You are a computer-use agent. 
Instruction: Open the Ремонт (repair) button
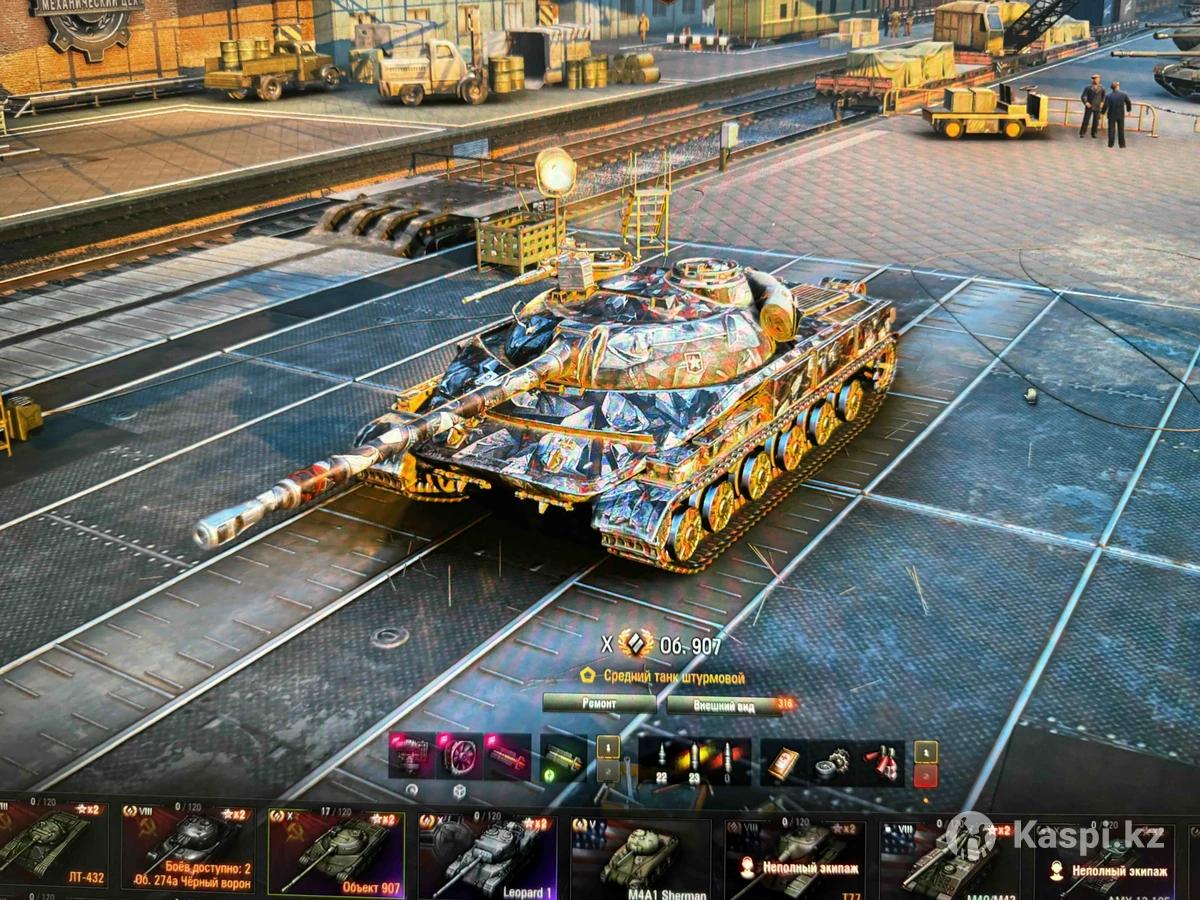598,704
